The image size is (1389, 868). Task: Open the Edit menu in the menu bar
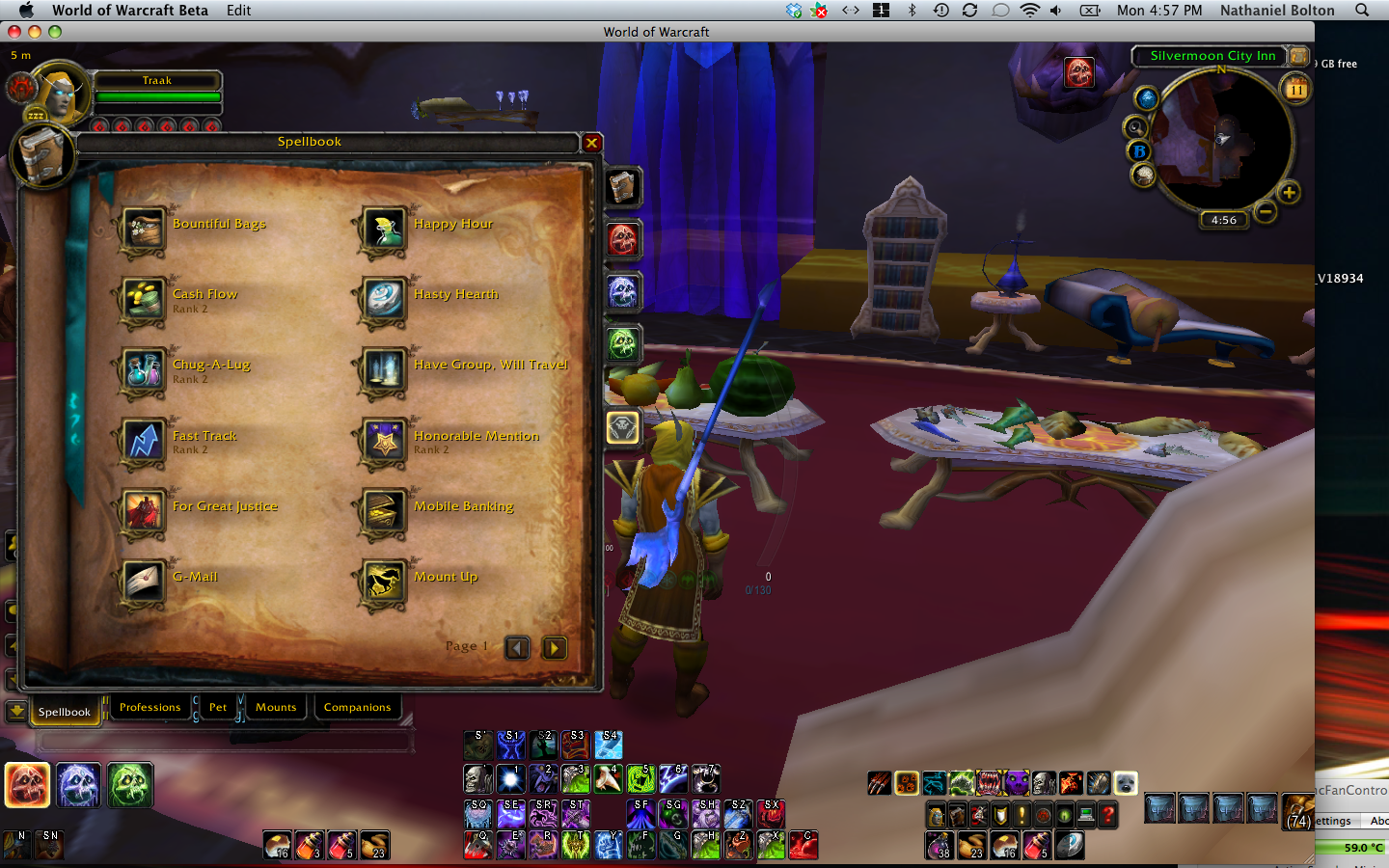[237, 11]
